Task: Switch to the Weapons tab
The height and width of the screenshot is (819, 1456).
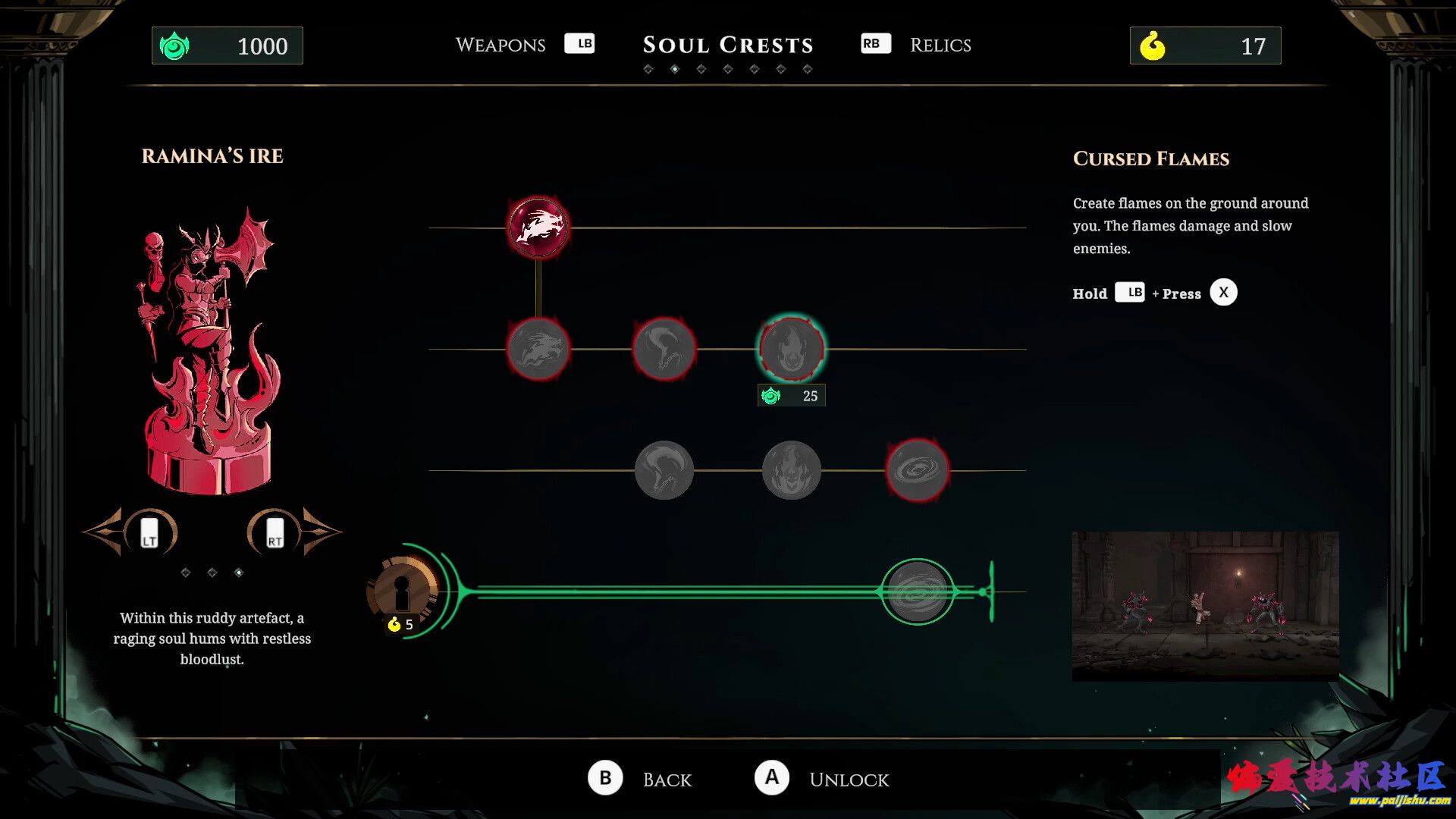Action: pyautogui.click(x=500, y=45)
